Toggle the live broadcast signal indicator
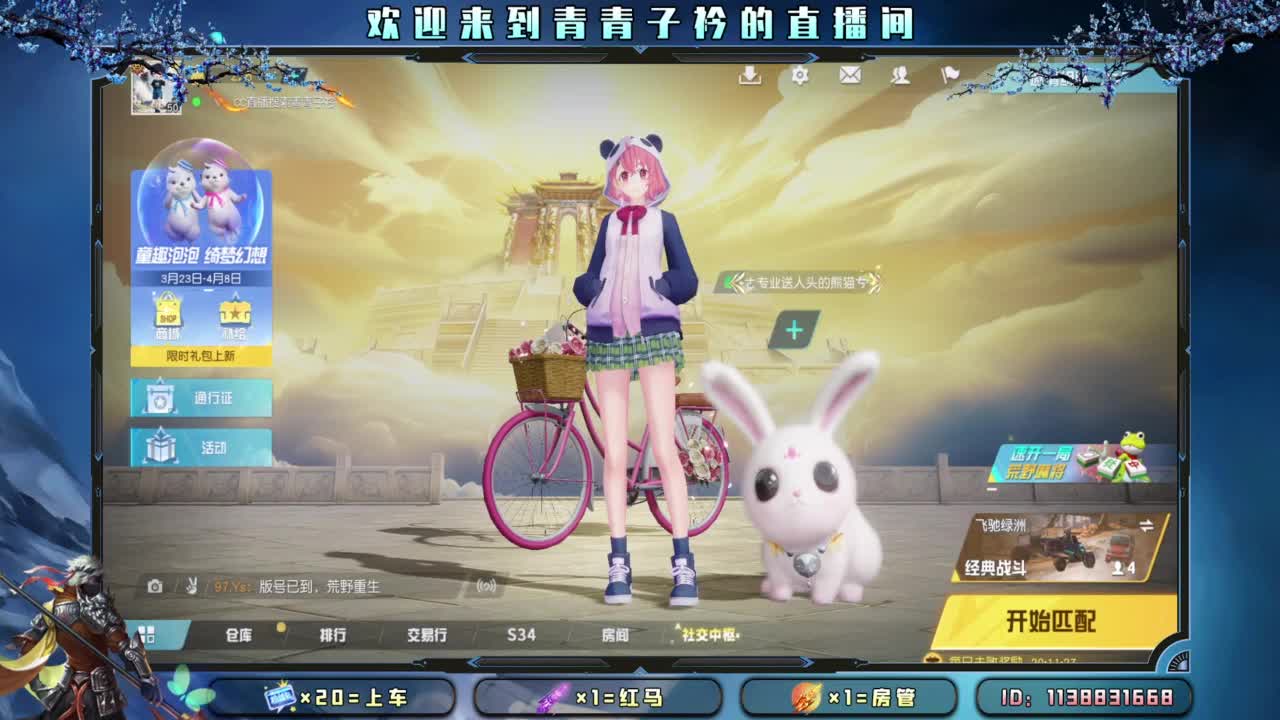Viewport: 1280px width, 720px height. point(485,587)
